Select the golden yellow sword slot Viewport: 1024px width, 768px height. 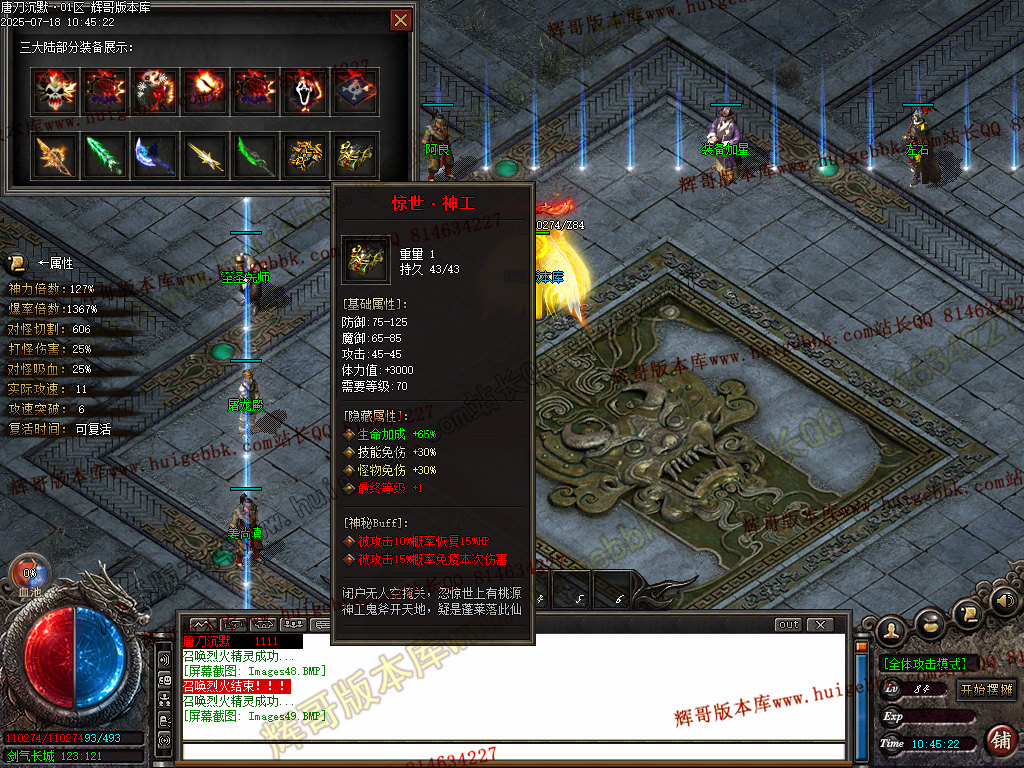(x=205, y=156)
